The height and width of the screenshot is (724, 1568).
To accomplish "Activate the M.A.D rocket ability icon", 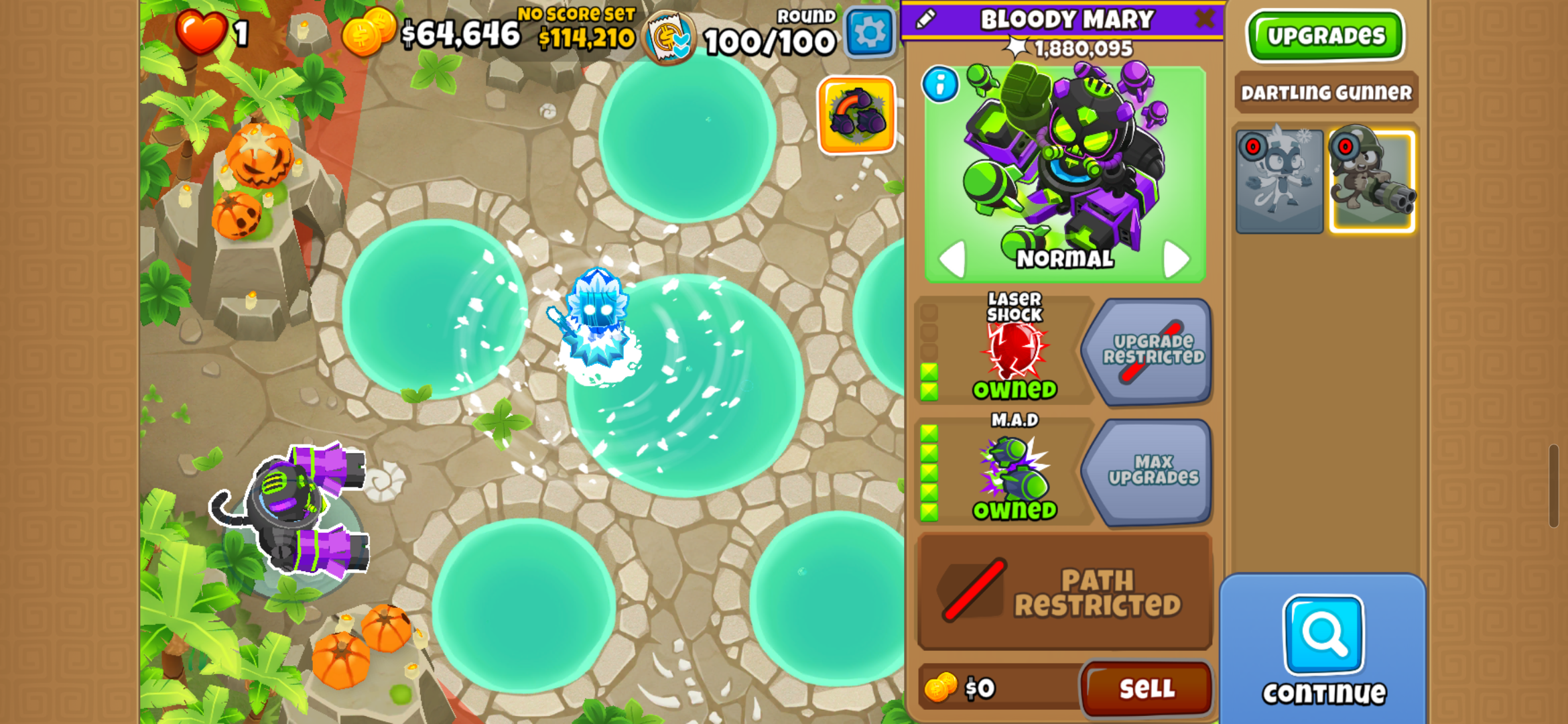I will tap(856, 115).
